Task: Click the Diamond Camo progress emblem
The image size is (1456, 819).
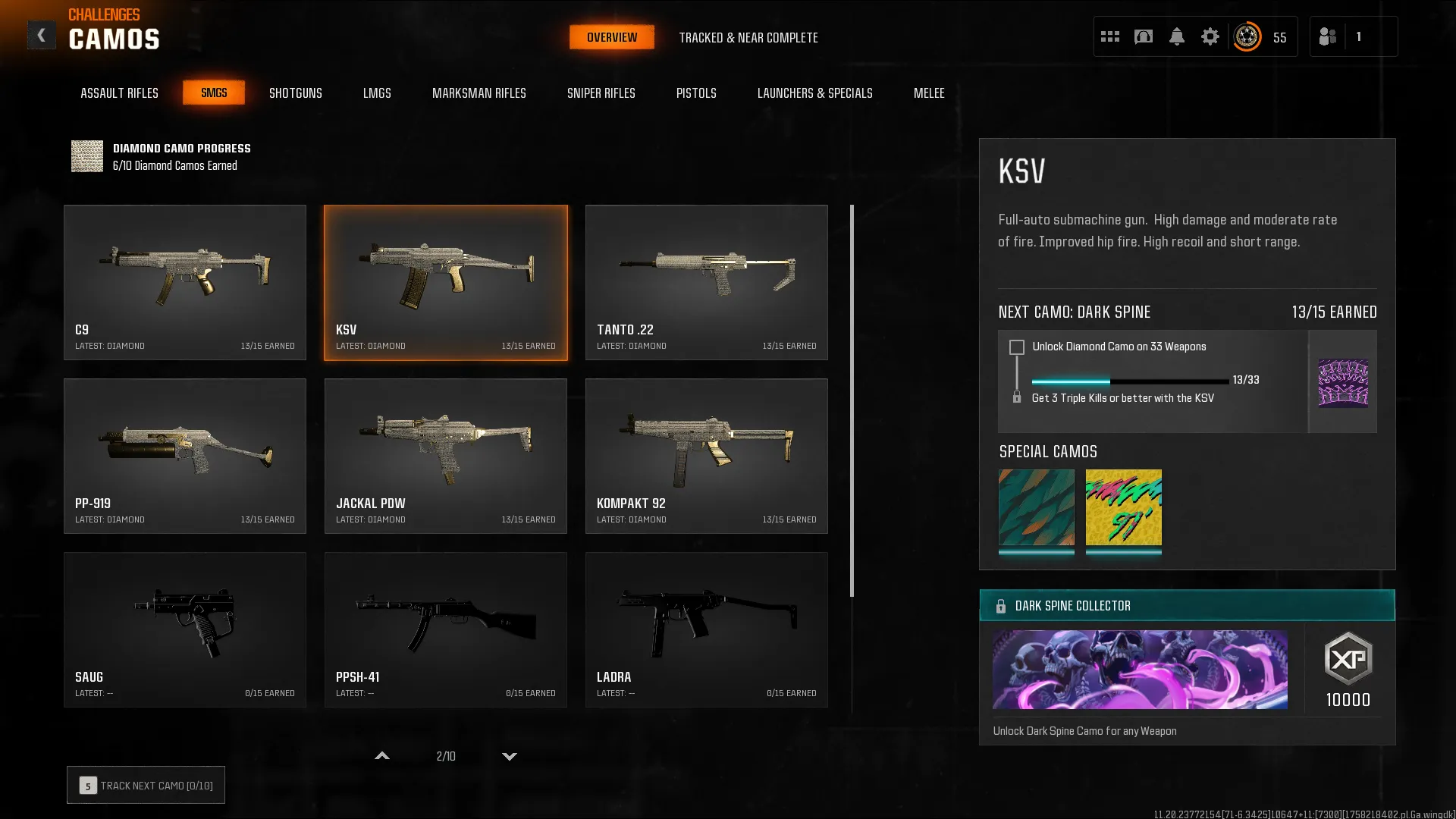Action: [x=86, y=156]
